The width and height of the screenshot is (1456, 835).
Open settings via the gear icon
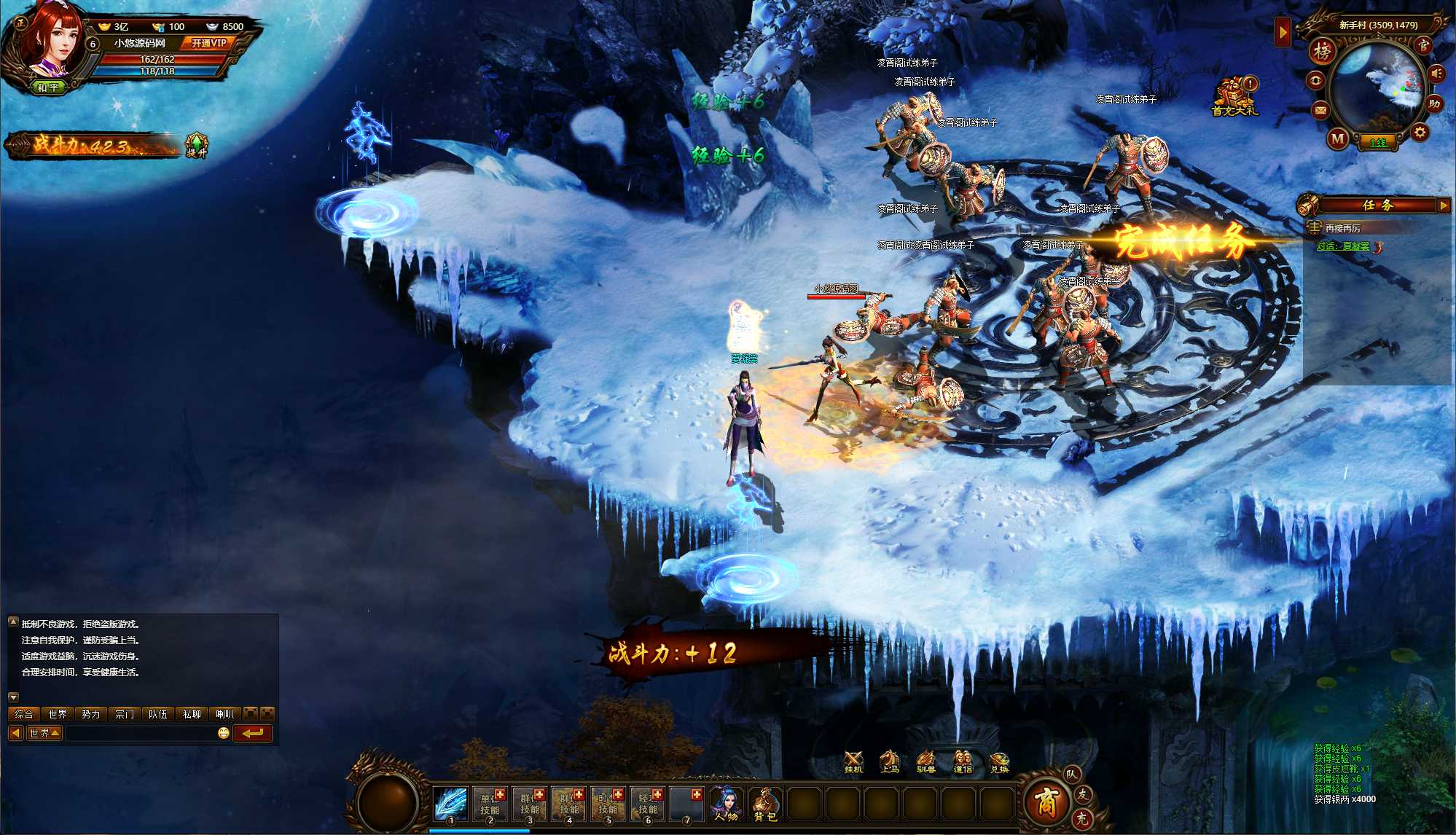coord(1419,133)
